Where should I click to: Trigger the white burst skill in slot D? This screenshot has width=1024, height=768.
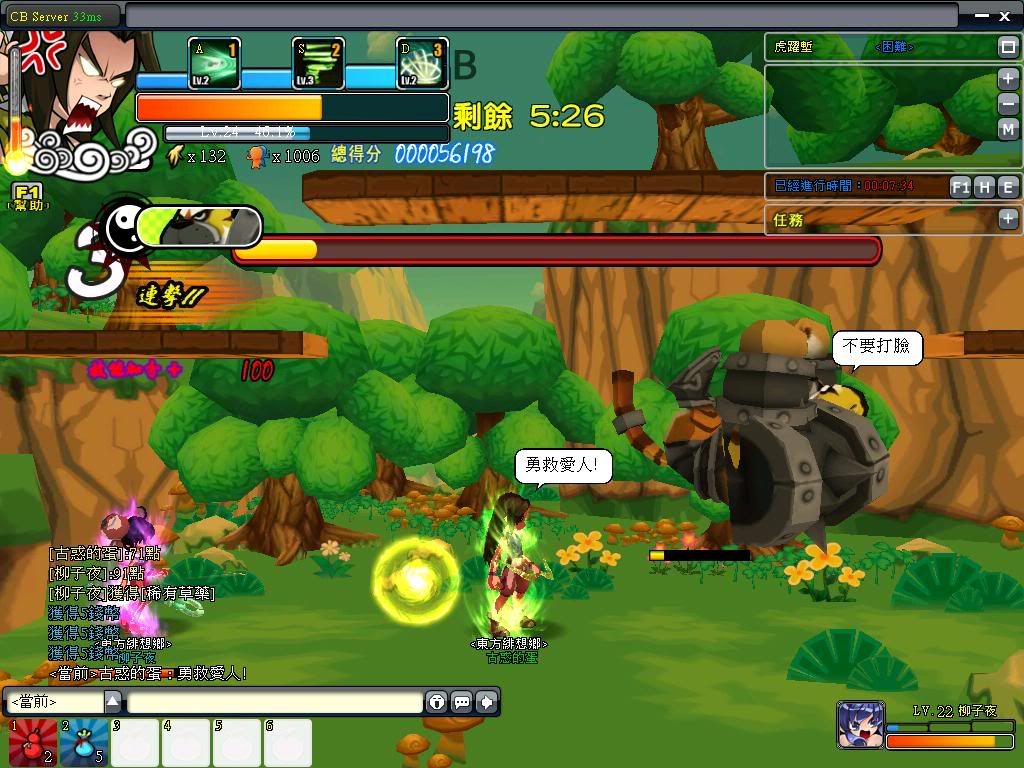[x=422, y=64]
